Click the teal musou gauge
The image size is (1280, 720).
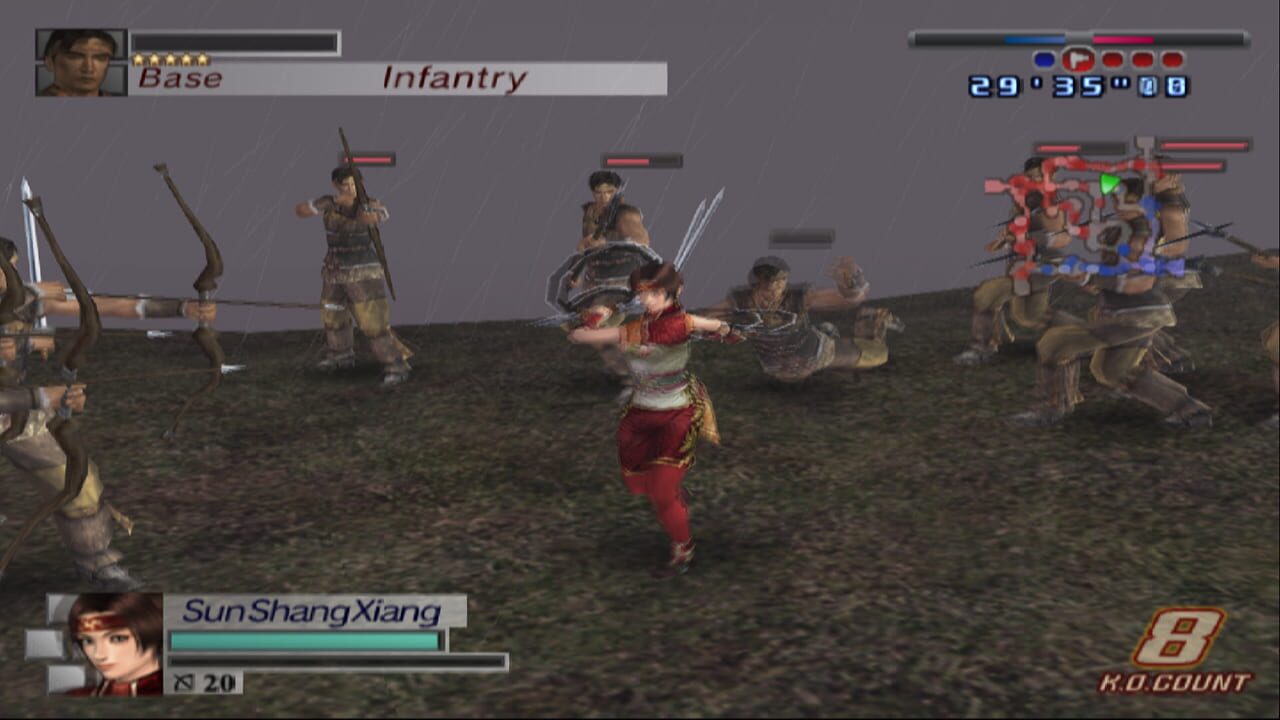(305, 640)
